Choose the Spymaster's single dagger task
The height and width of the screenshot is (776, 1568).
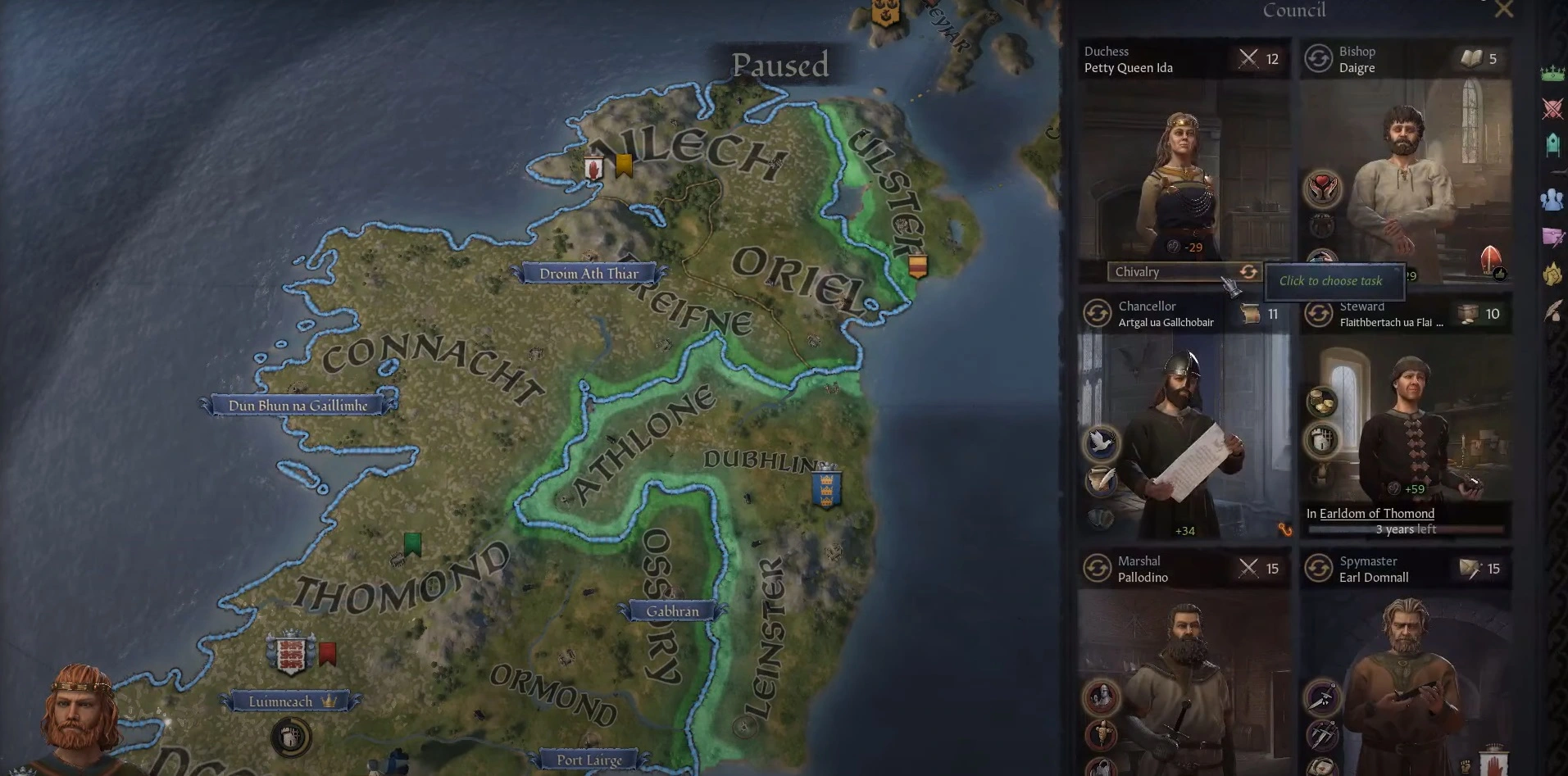[1321, 698]
